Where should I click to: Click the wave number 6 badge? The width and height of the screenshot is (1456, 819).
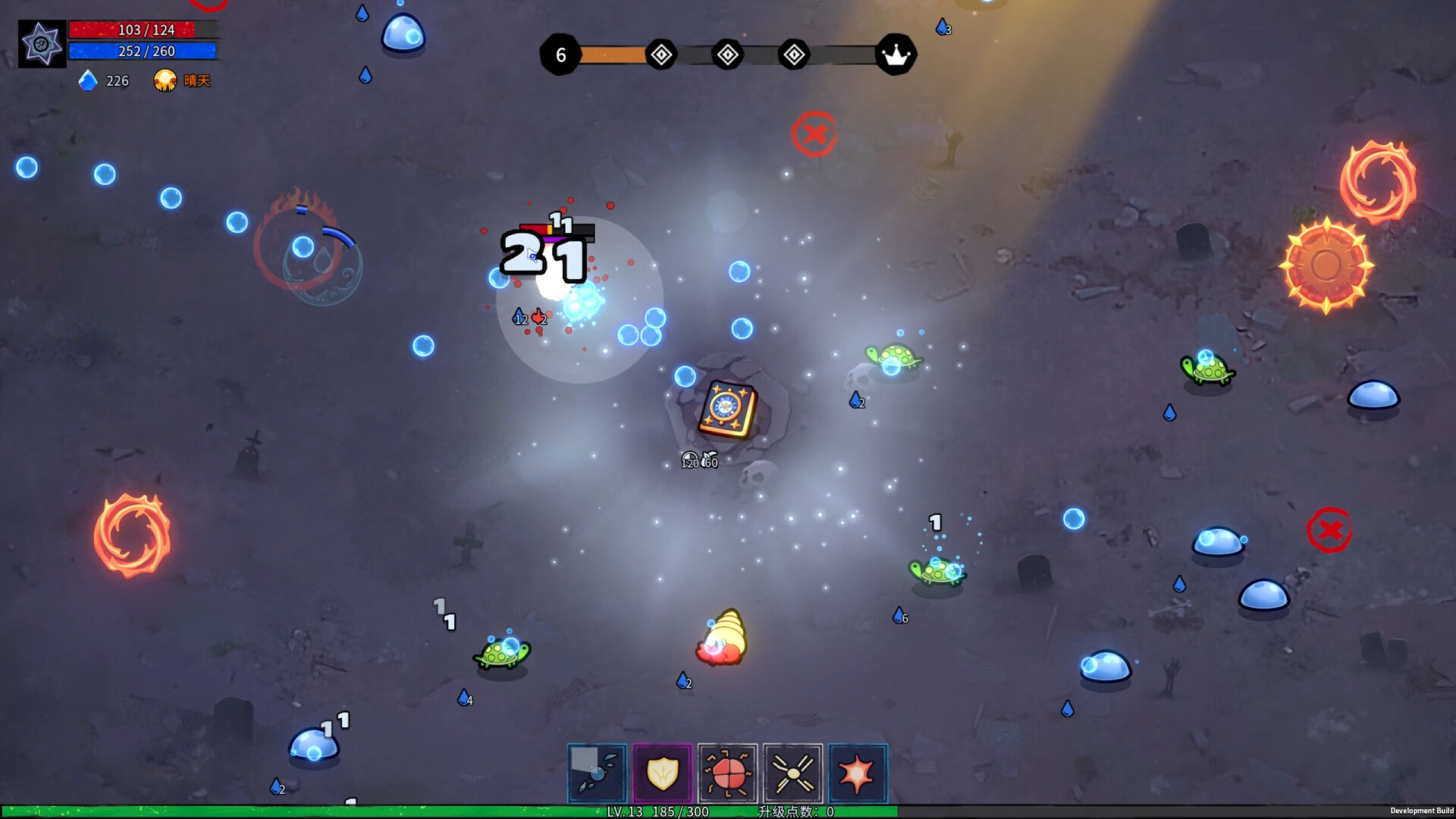pyautogui.click(x=561, y=54)
